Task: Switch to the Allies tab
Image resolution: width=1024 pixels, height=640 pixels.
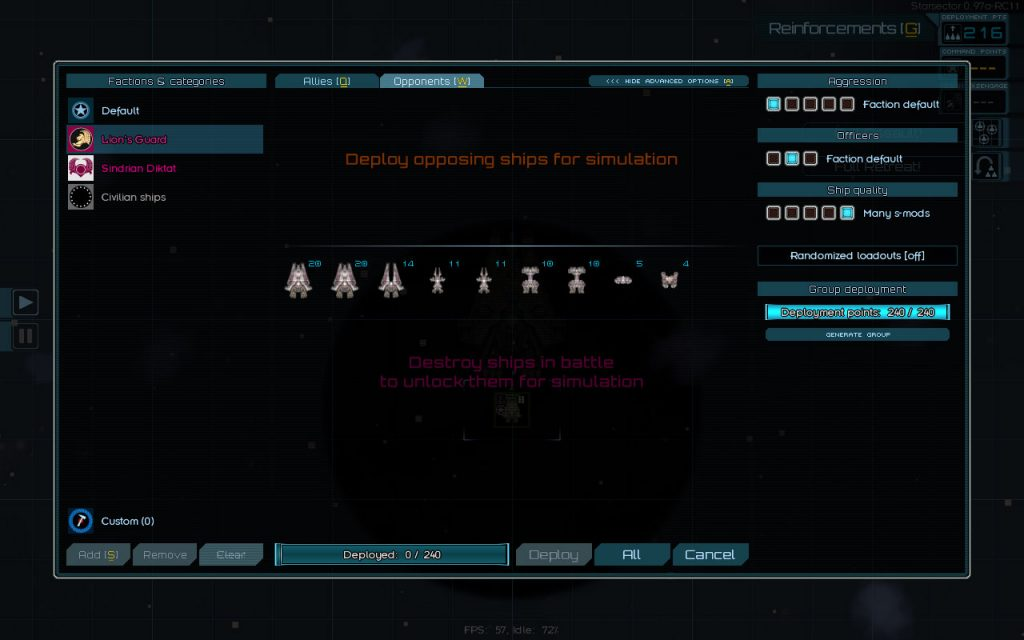Action: pos(326,81)
